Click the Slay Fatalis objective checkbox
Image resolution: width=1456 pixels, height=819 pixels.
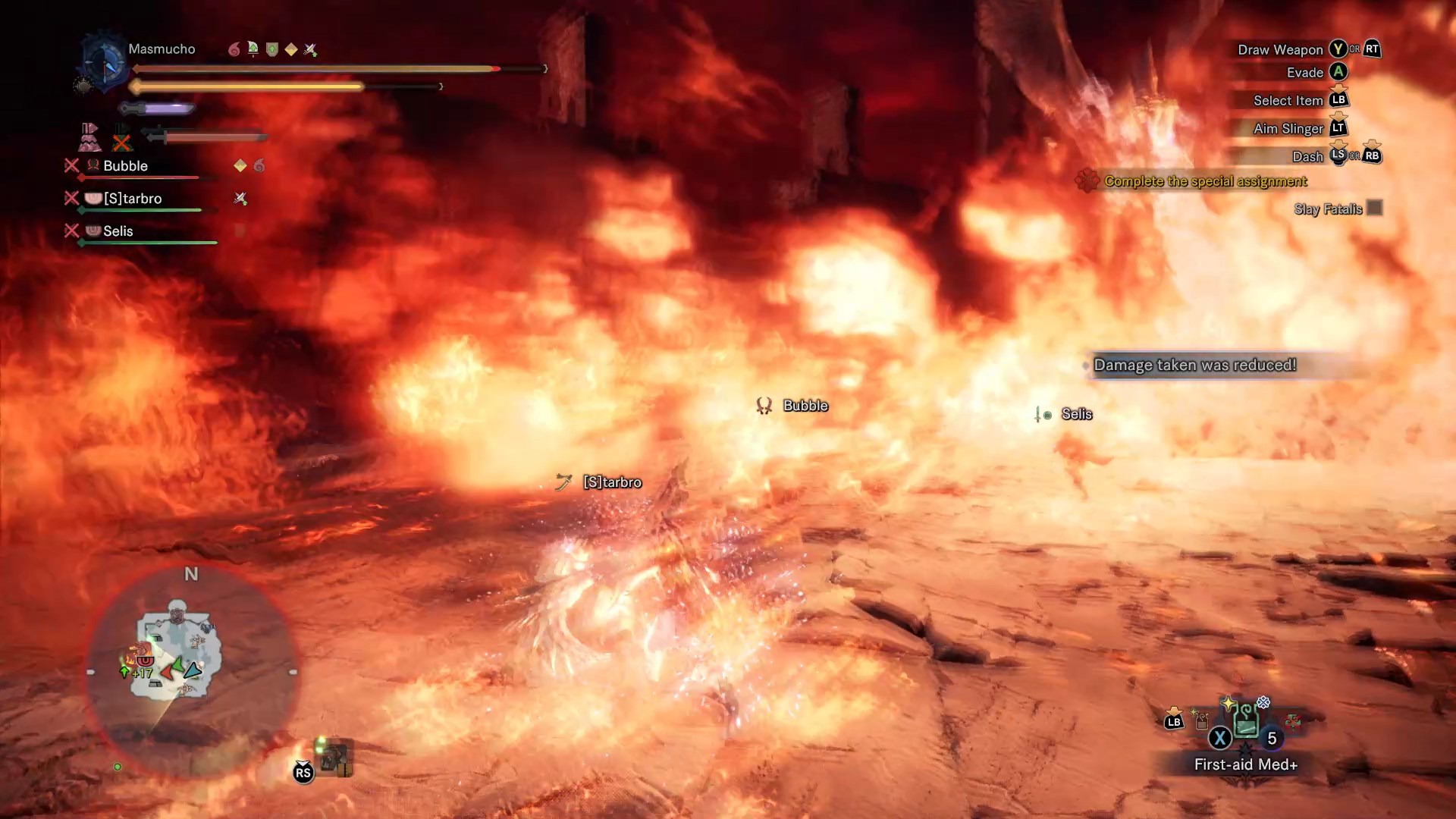(1374, 208)
